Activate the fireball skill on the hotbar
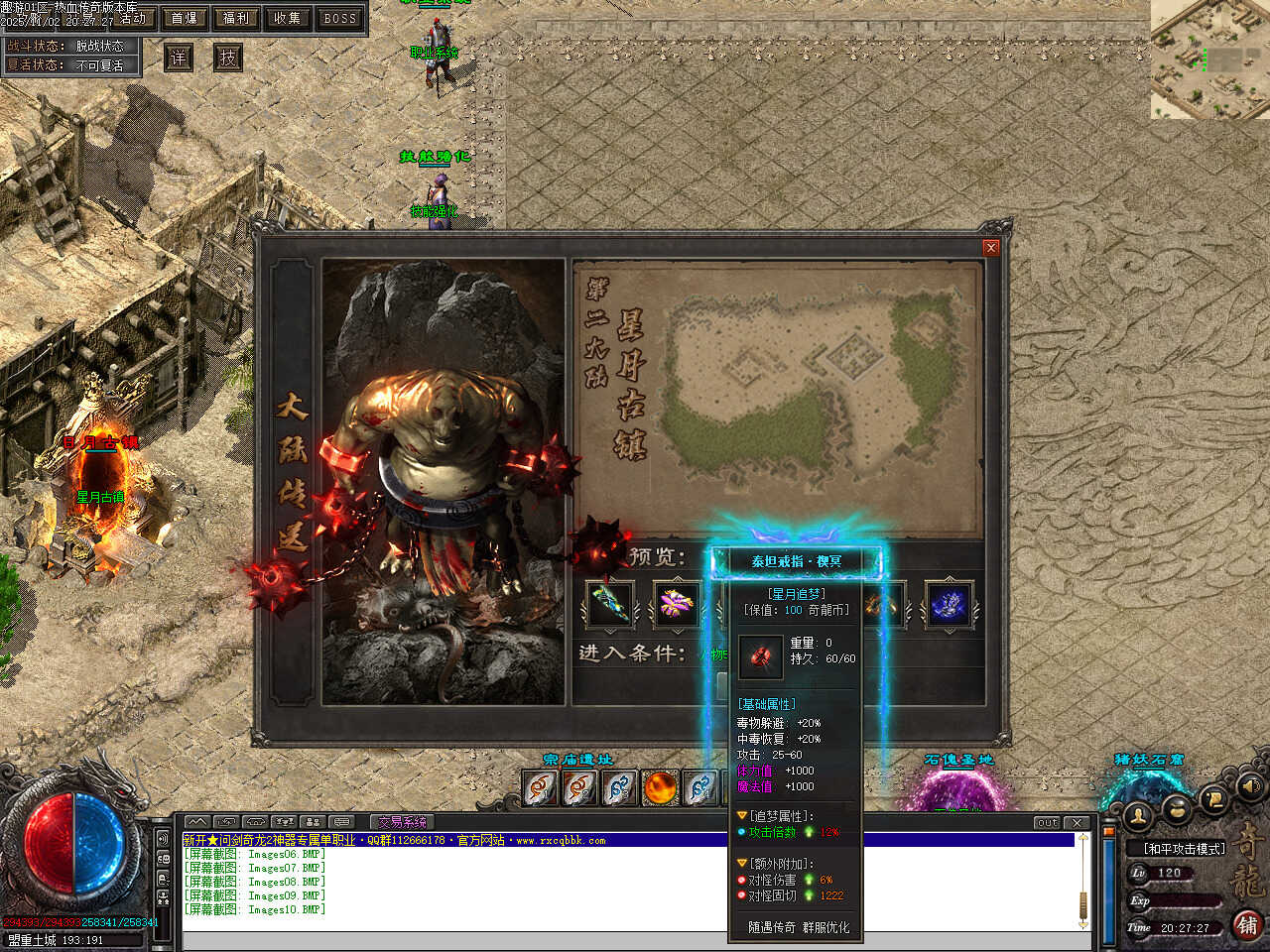Screen dimensions: 1270x952 (x=660, y=788)
